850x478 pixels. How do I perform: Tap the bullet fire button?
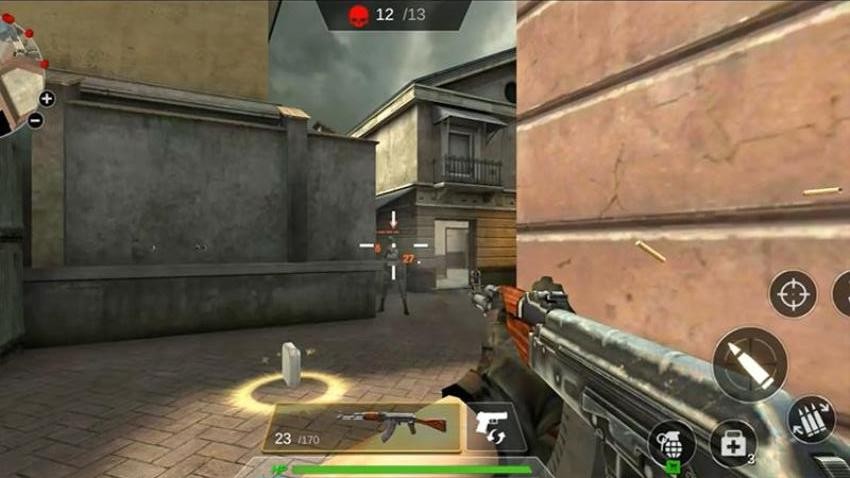(749, 364)
